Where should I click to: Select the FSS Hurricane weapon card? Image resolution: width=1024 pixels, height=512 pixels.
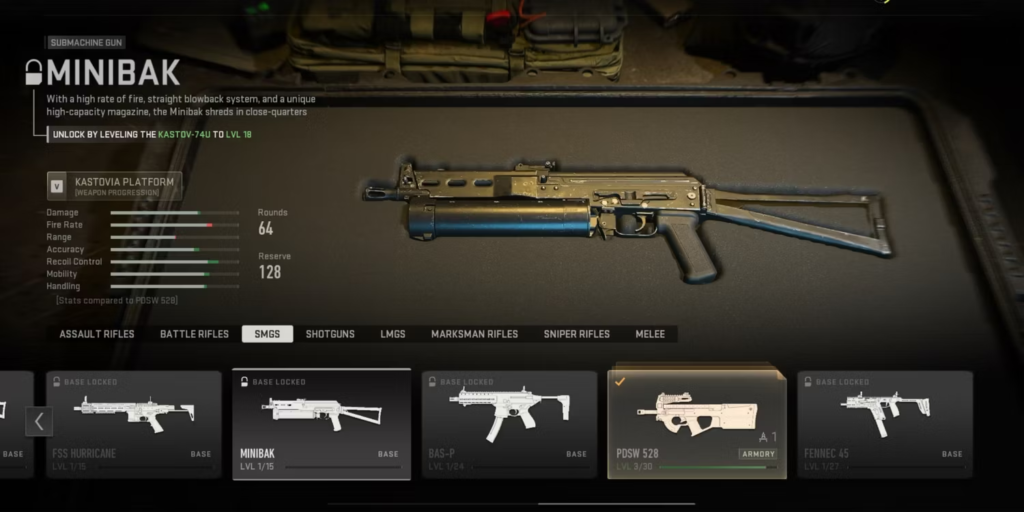click(x=134, y=424)
